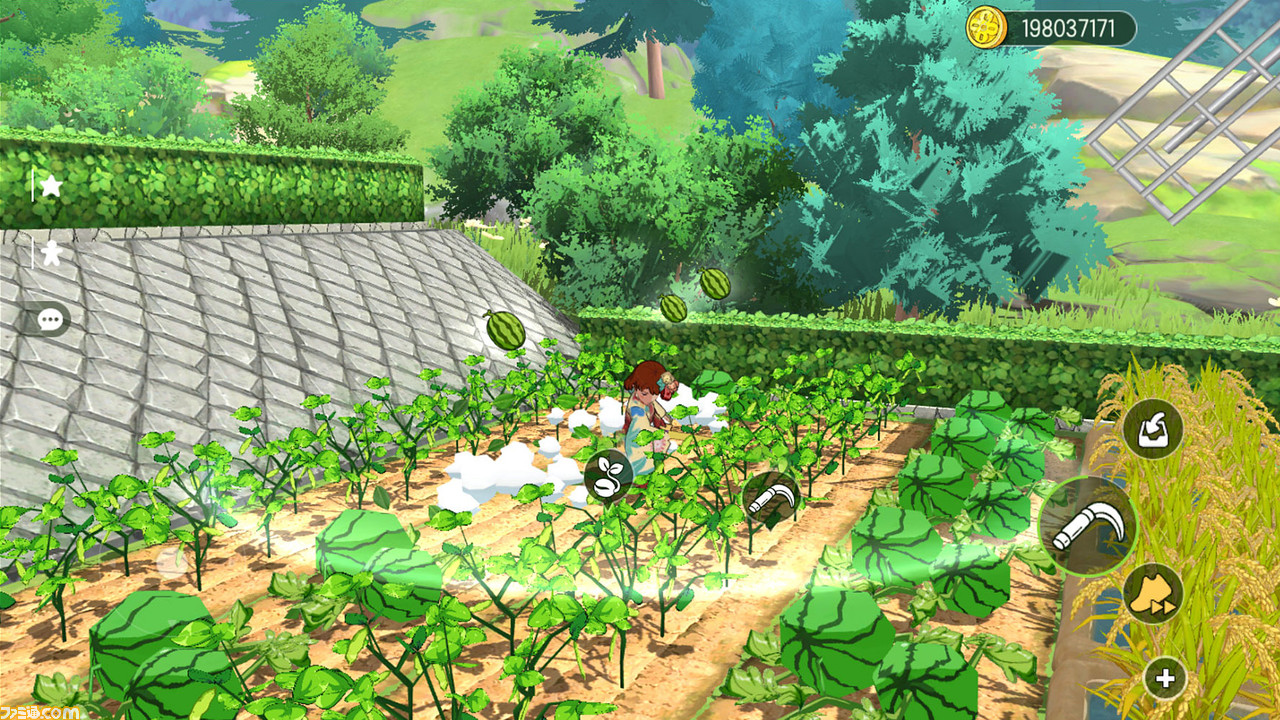Tap the small sickle prompt over crops
The image size is (1280, 720).
pos(770,498)
